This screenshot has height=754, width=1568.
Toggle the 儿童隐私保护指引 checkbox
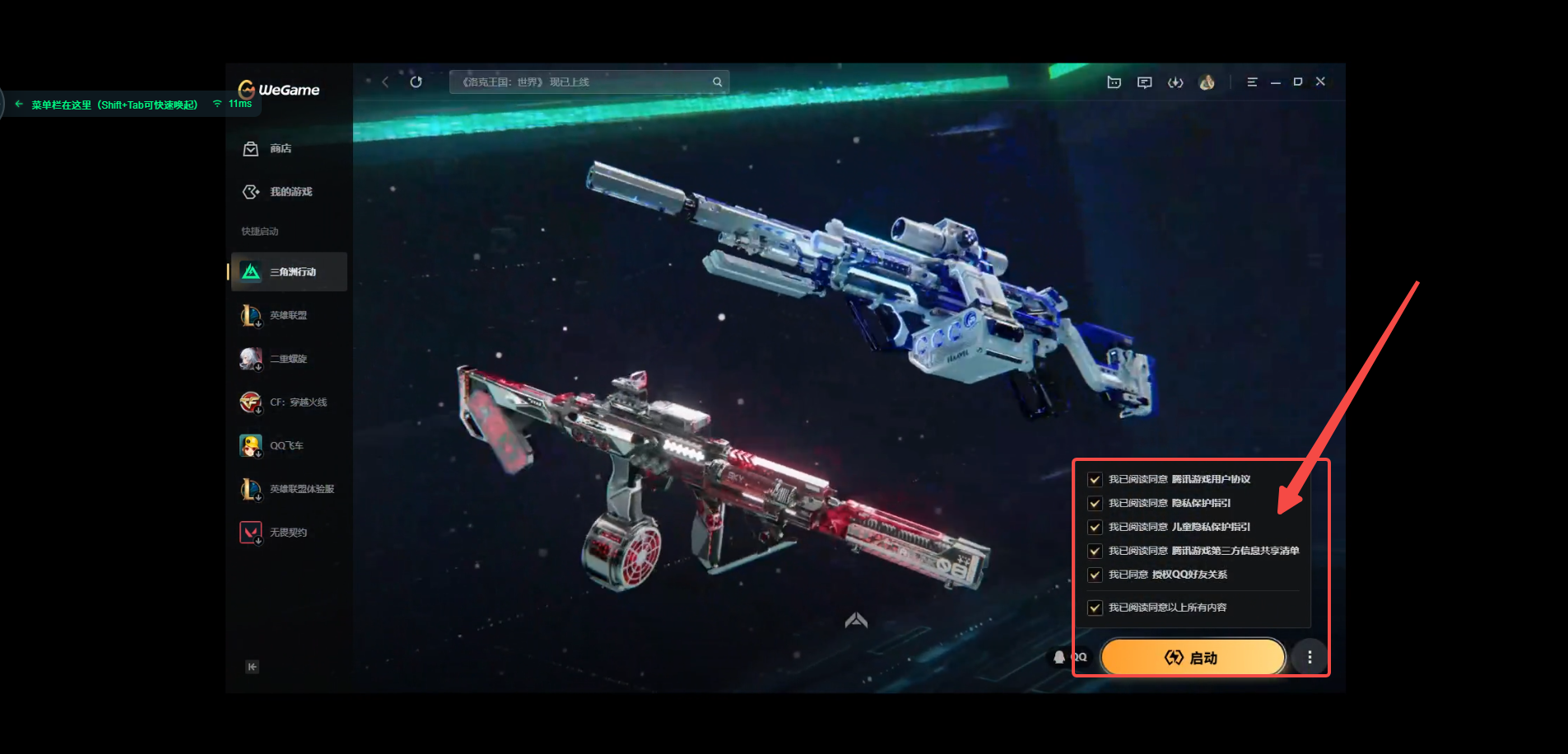[1095, 527]
